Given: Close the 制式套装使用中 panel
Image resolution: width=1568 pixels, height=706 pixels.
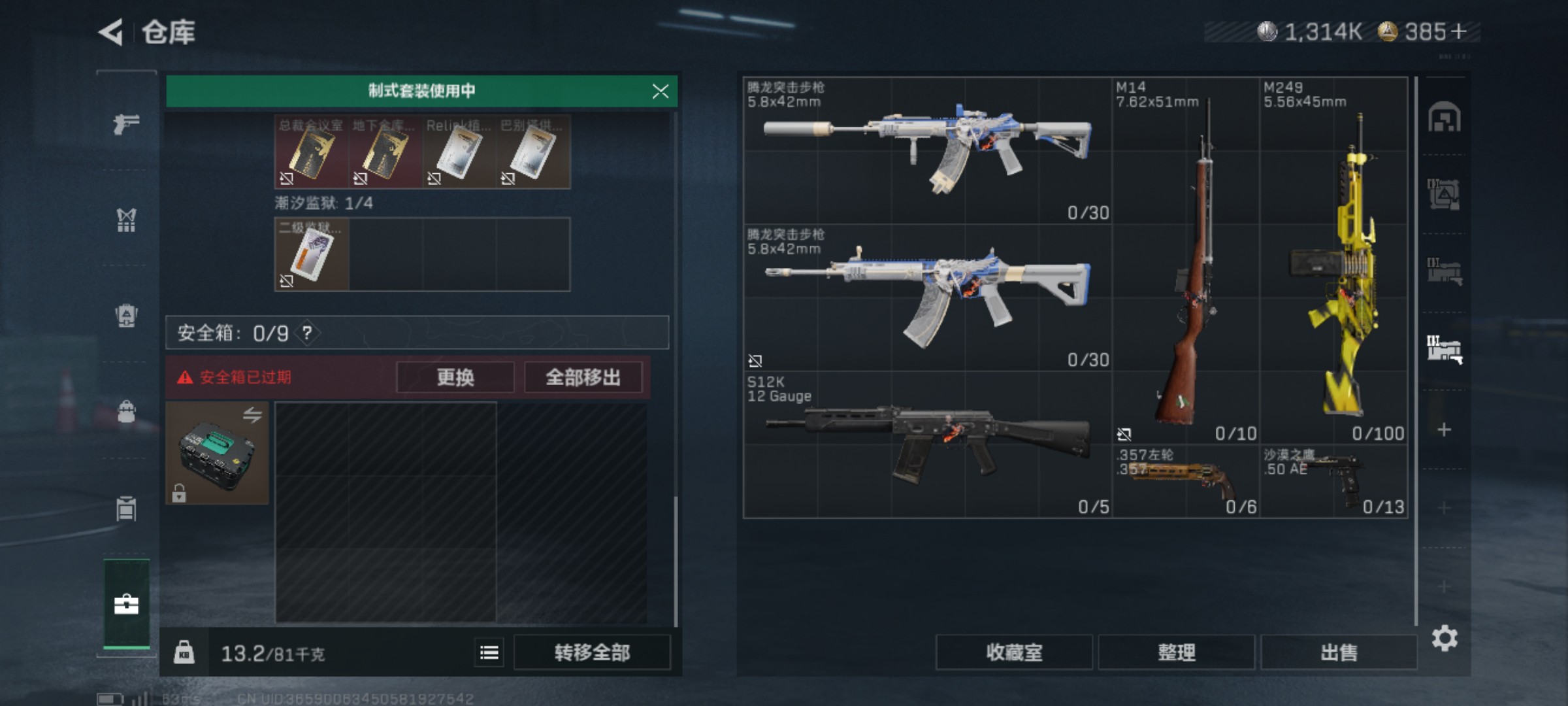Looking at the screenshot, I should click(x=662, y=91).
